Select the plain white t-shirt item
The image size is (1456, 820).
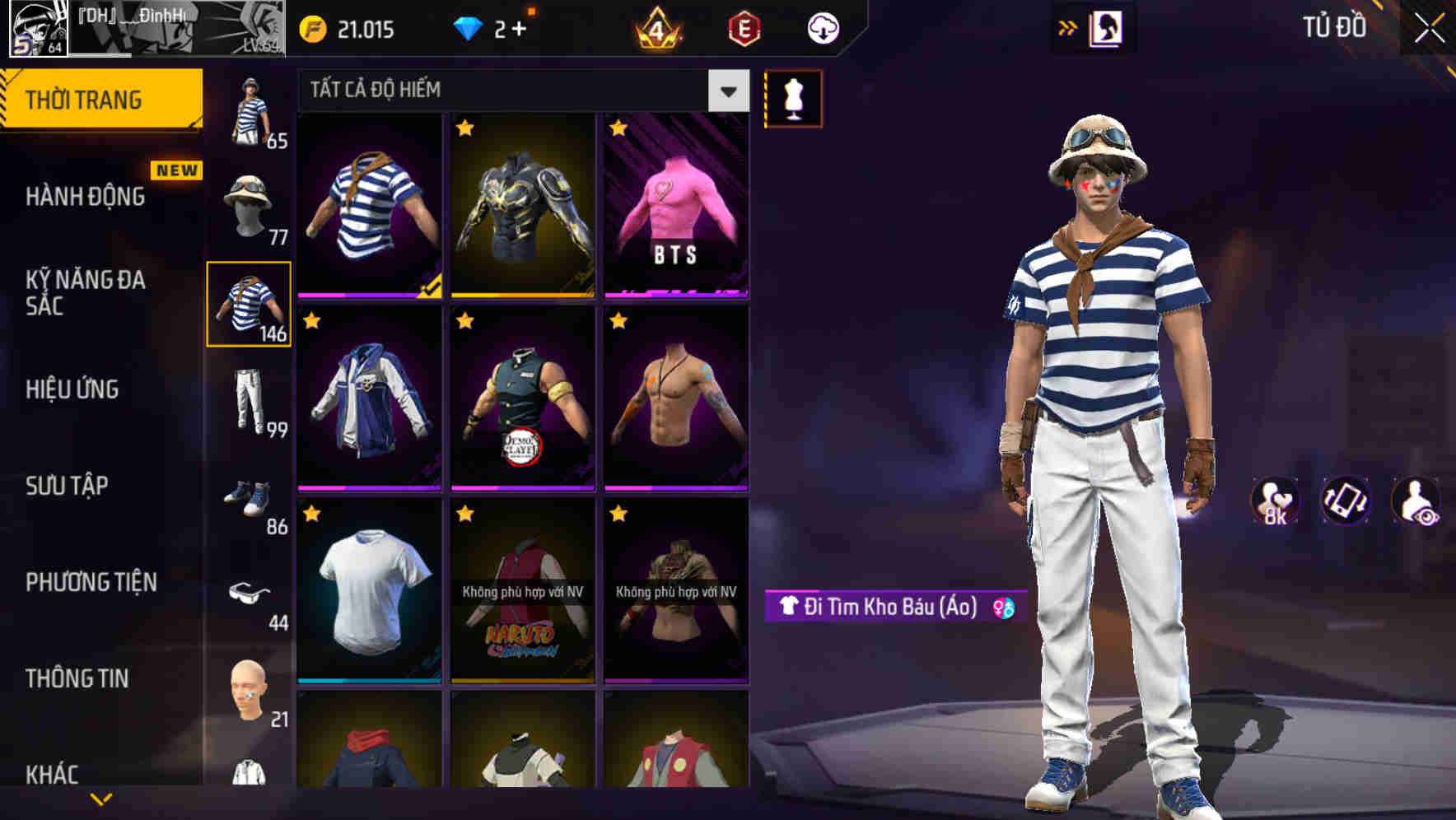click(368, 598)
